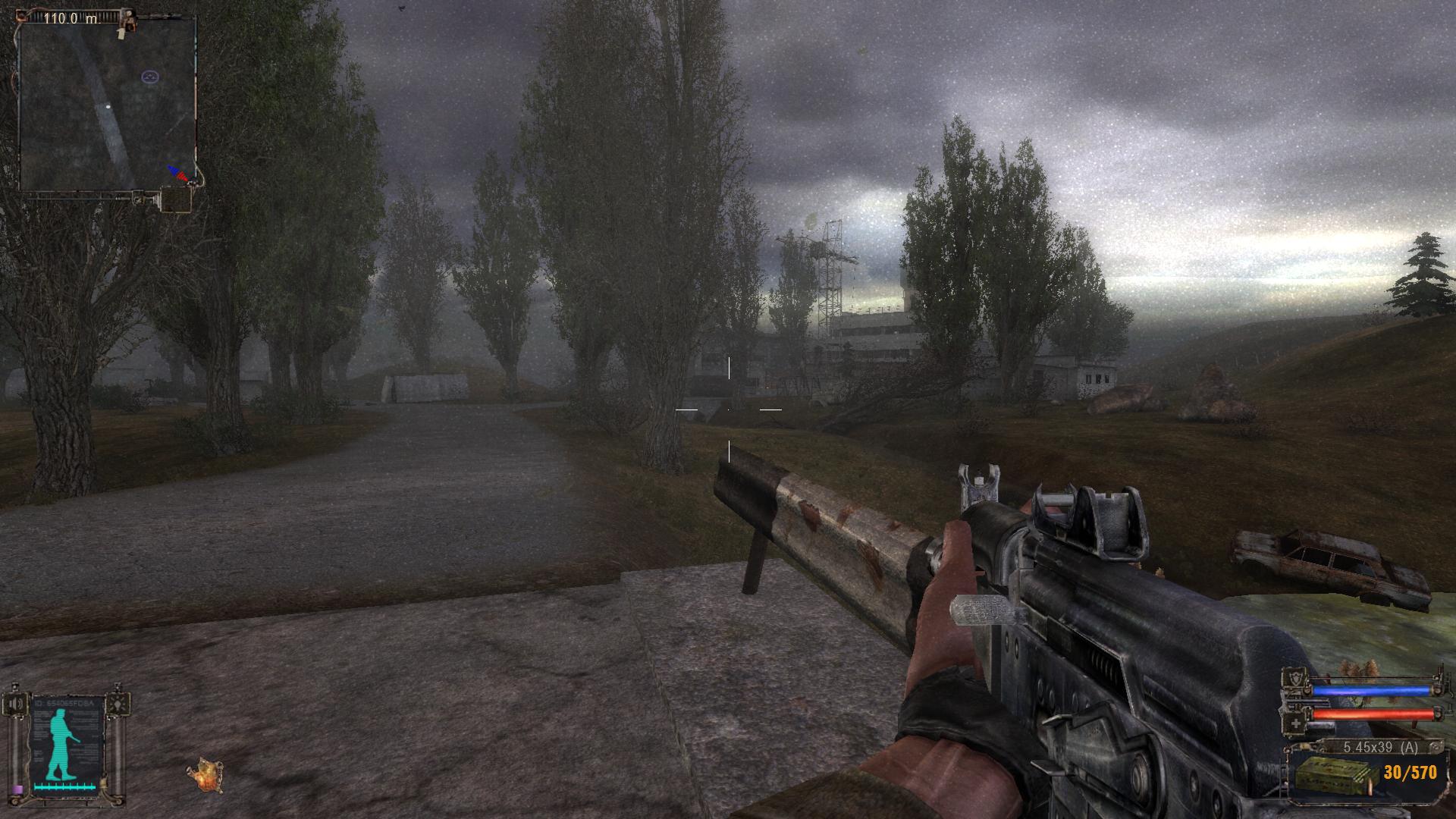Click the medkit cross icon beside the health bar
The height and width of the screenshot is (819, 1456).
[1295, 723]
